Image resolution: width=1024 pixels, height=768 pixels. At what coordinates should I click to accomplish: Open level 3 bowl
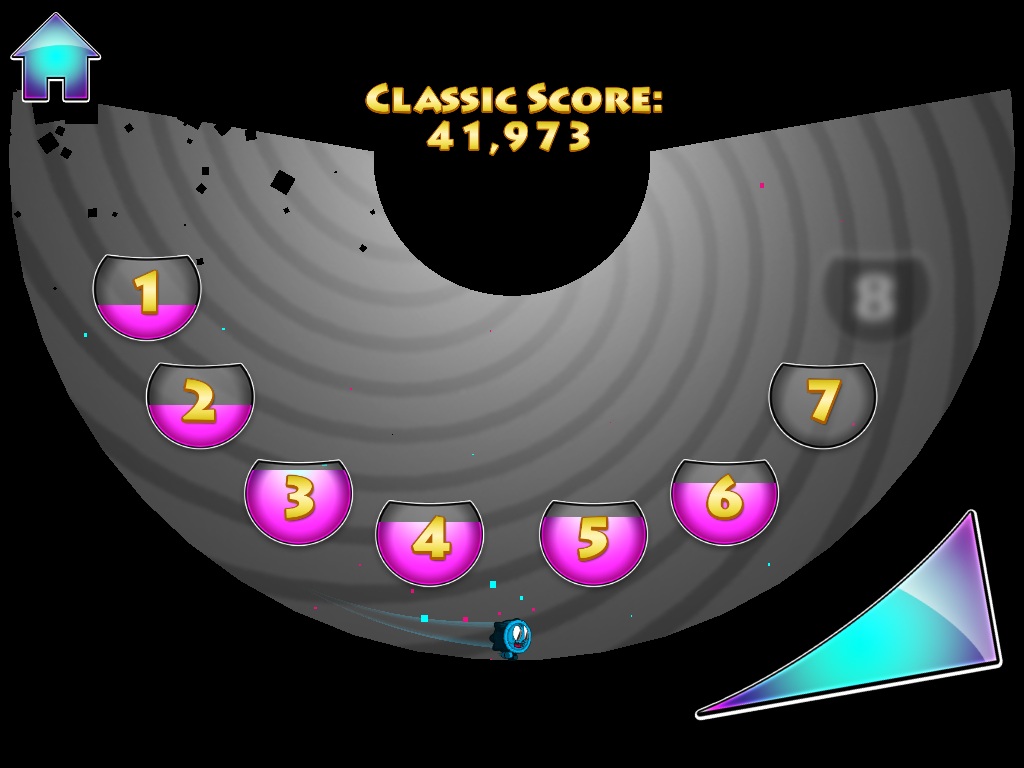pos(298,500)
